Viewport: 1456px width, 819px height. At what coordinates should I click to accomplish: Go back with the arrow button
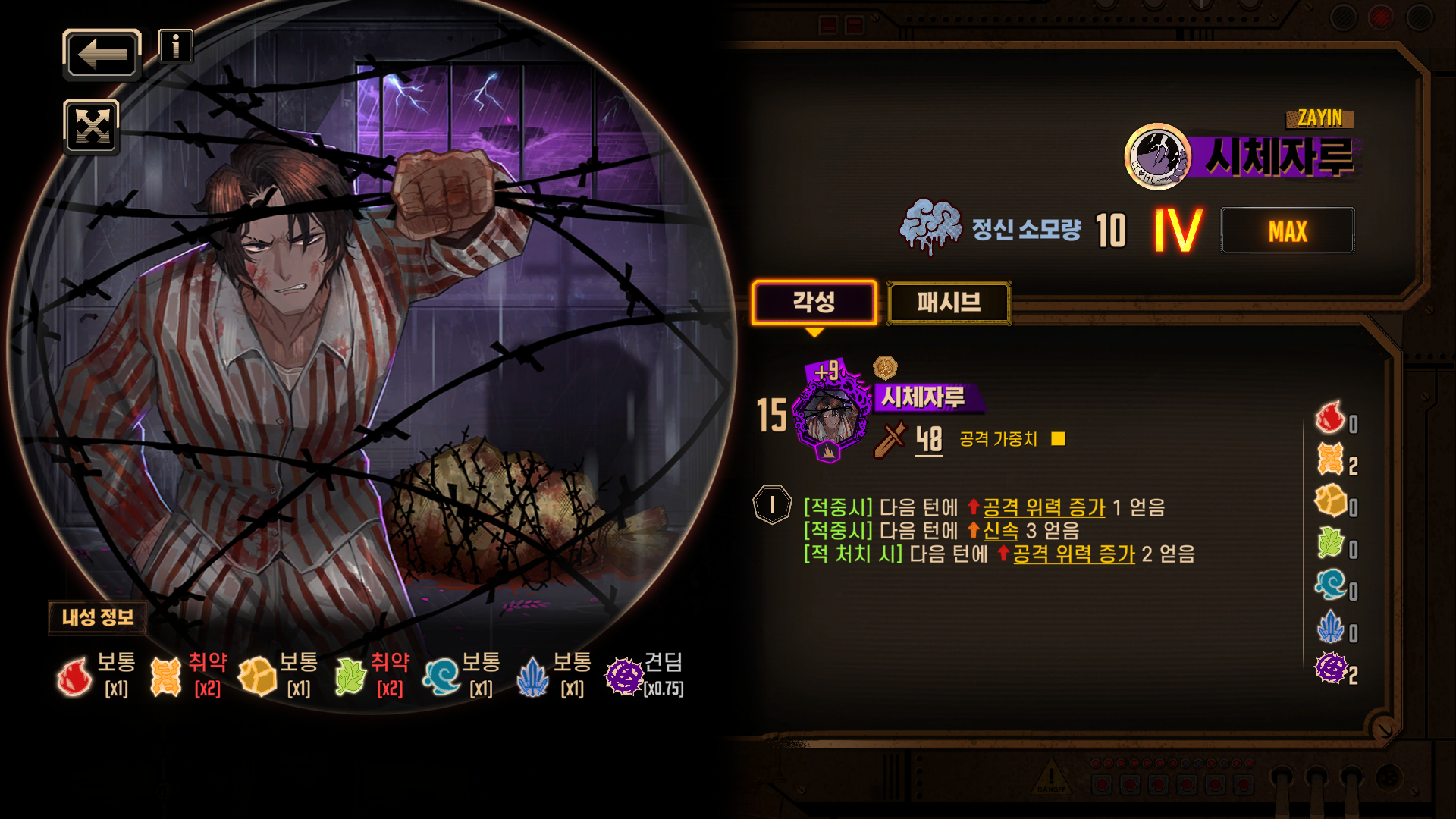[x=102, y=55]
